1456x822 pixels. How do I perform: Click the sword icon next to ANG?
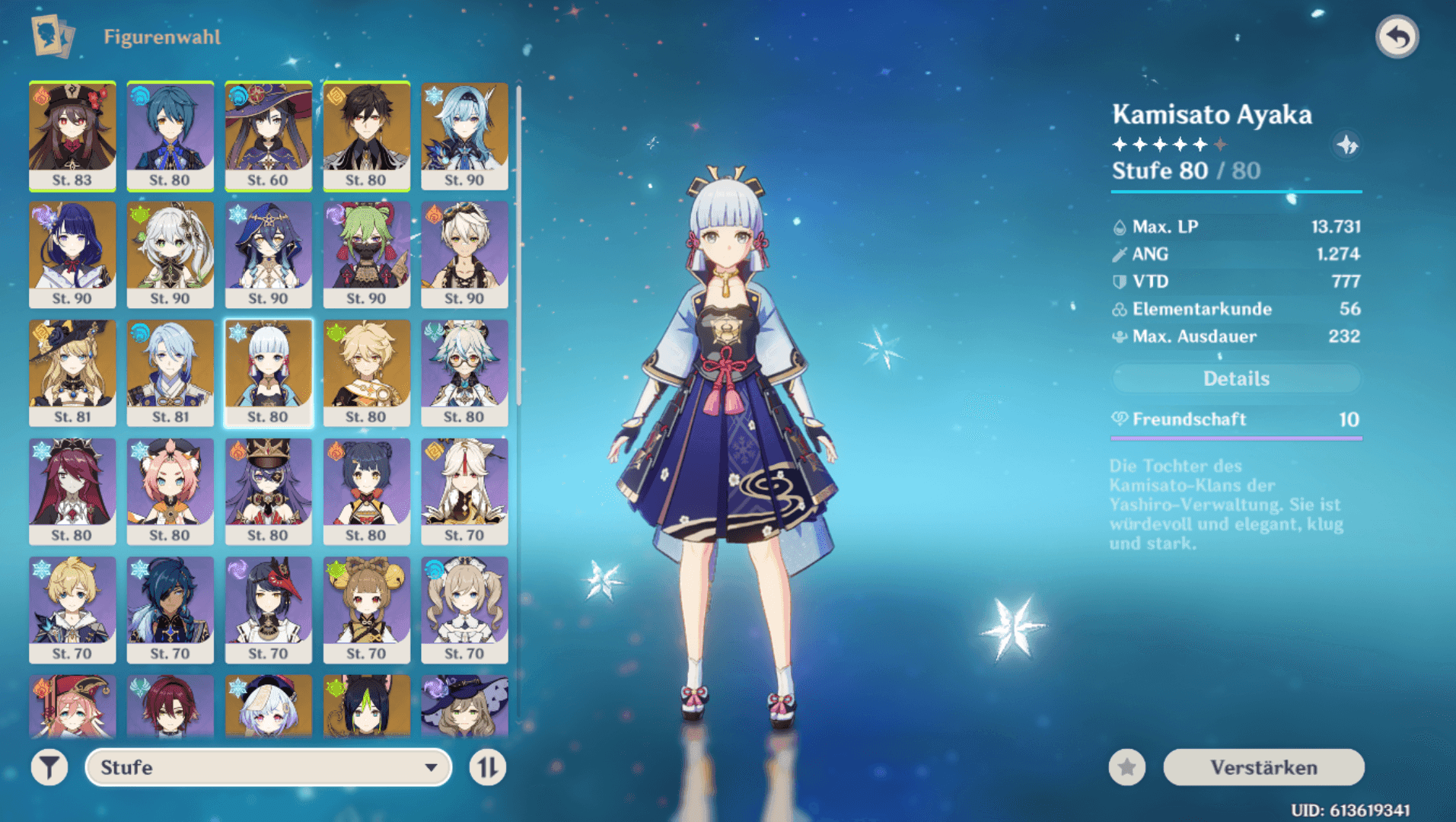coord(1119,253)
